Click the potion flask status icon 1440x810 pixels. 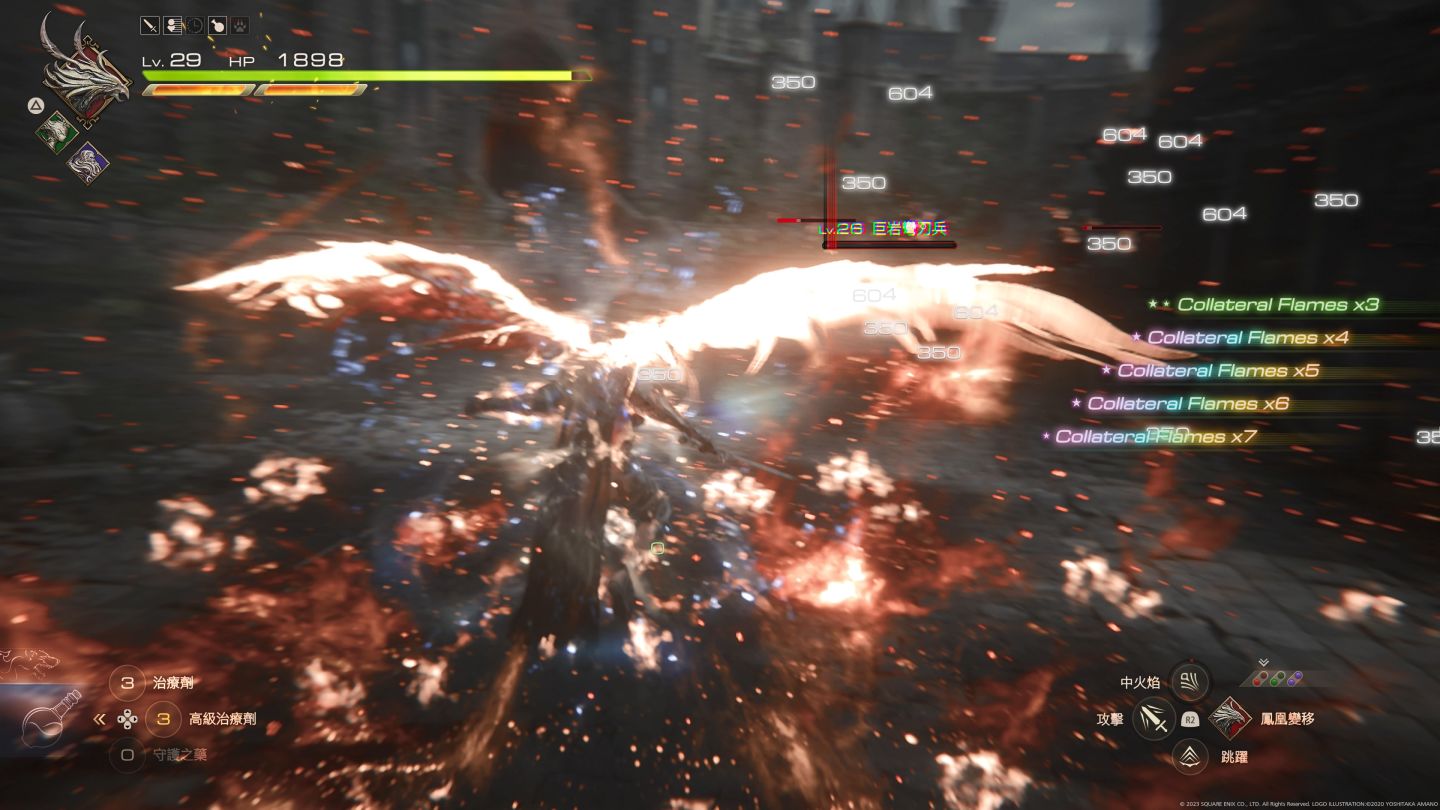pyautogui.click(x=217, y=27)
